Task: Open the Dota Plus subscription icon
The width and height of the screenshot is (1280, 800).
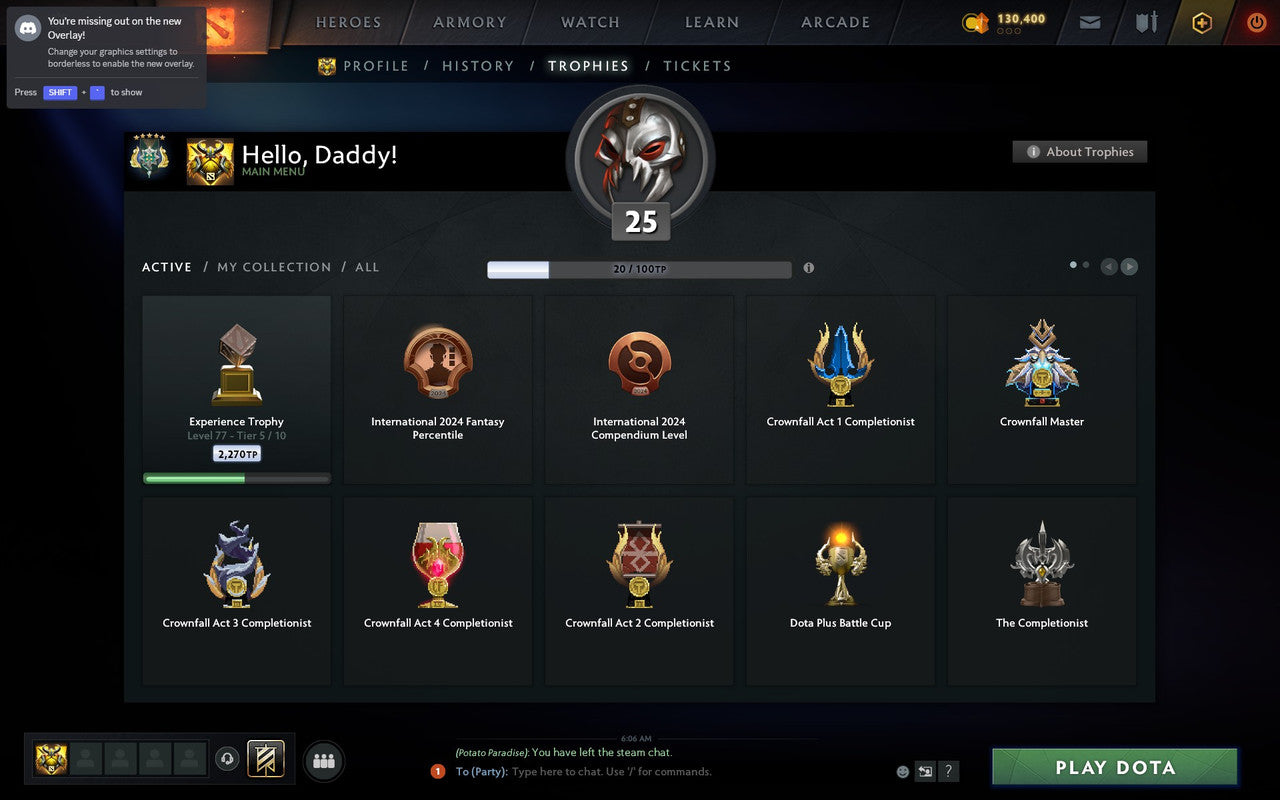Action: point(1201,22)
